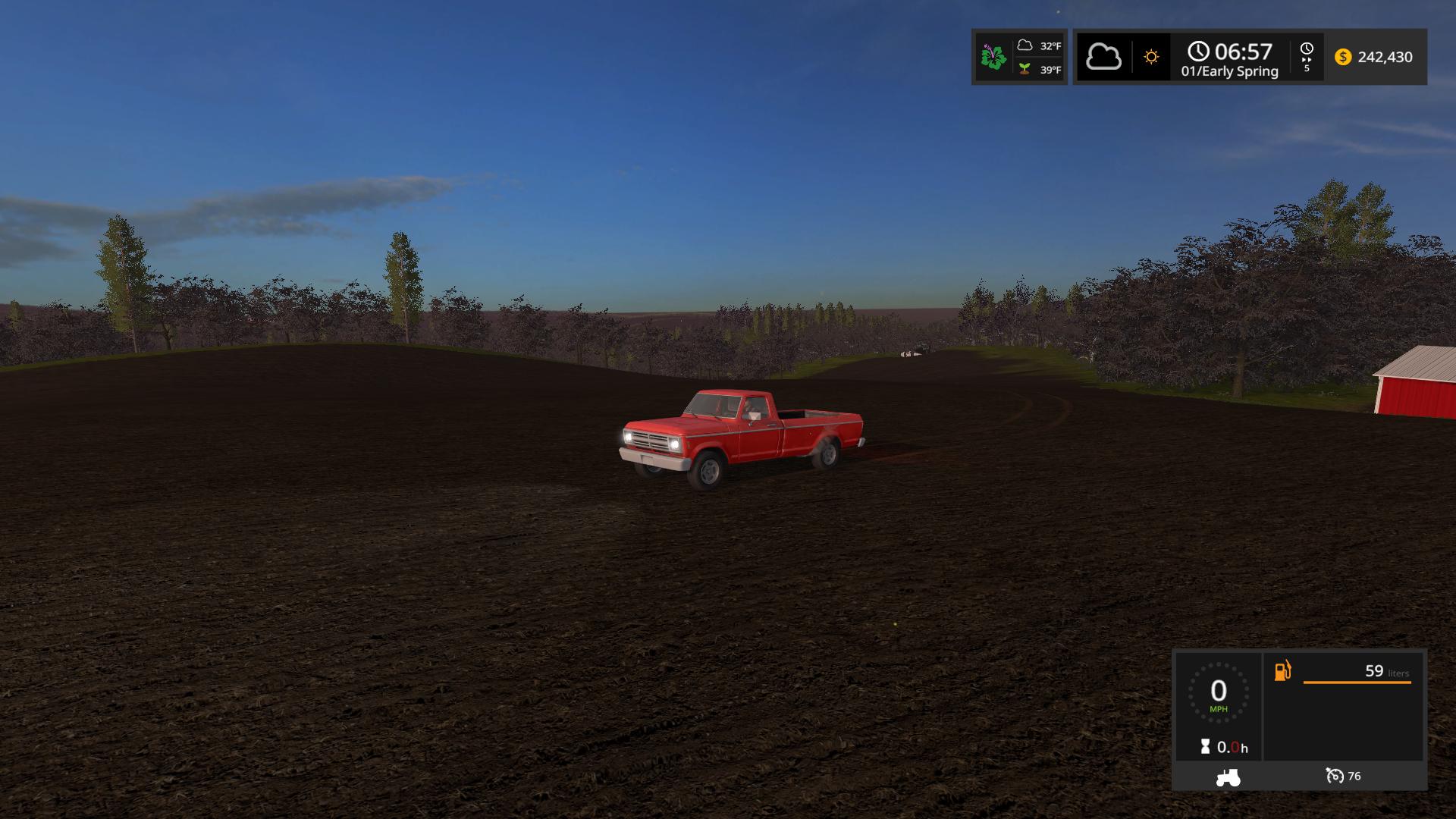Select the gold coin money icon
Screen dimensions: 1456x819
point(1343,57)
